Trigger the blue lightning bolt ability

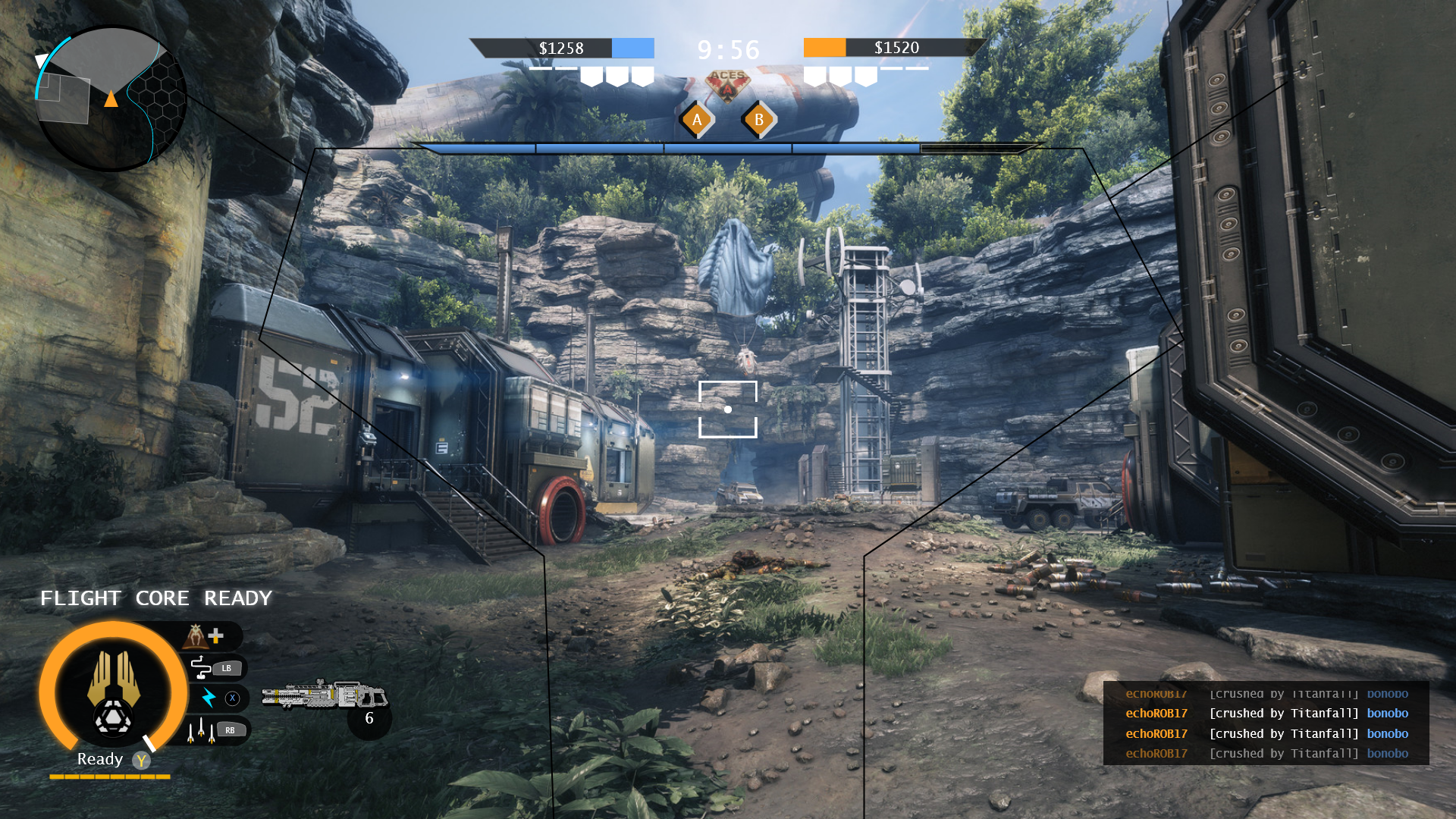209,698
